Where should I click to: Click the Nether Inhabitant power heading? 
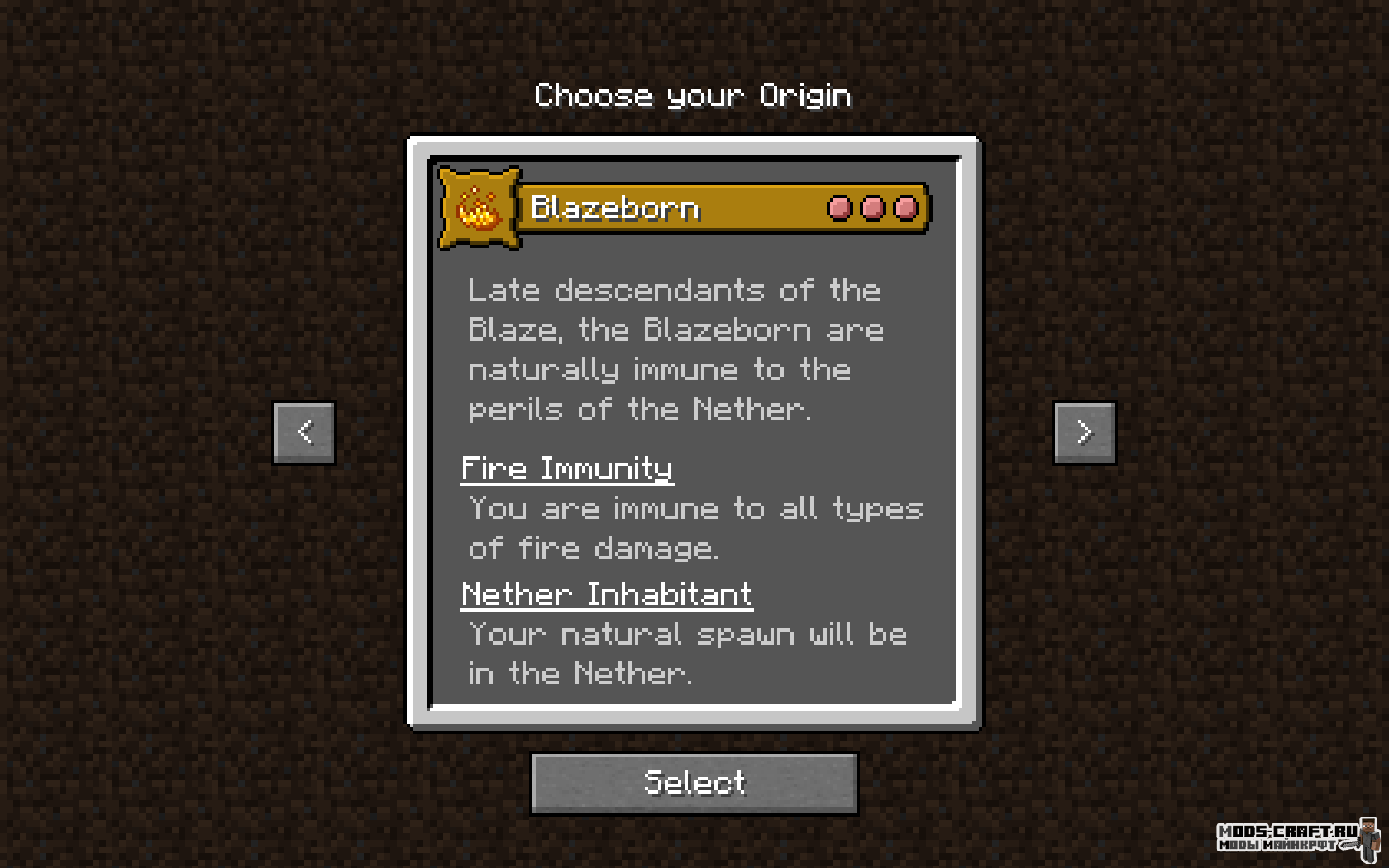[x=607, y=595]
